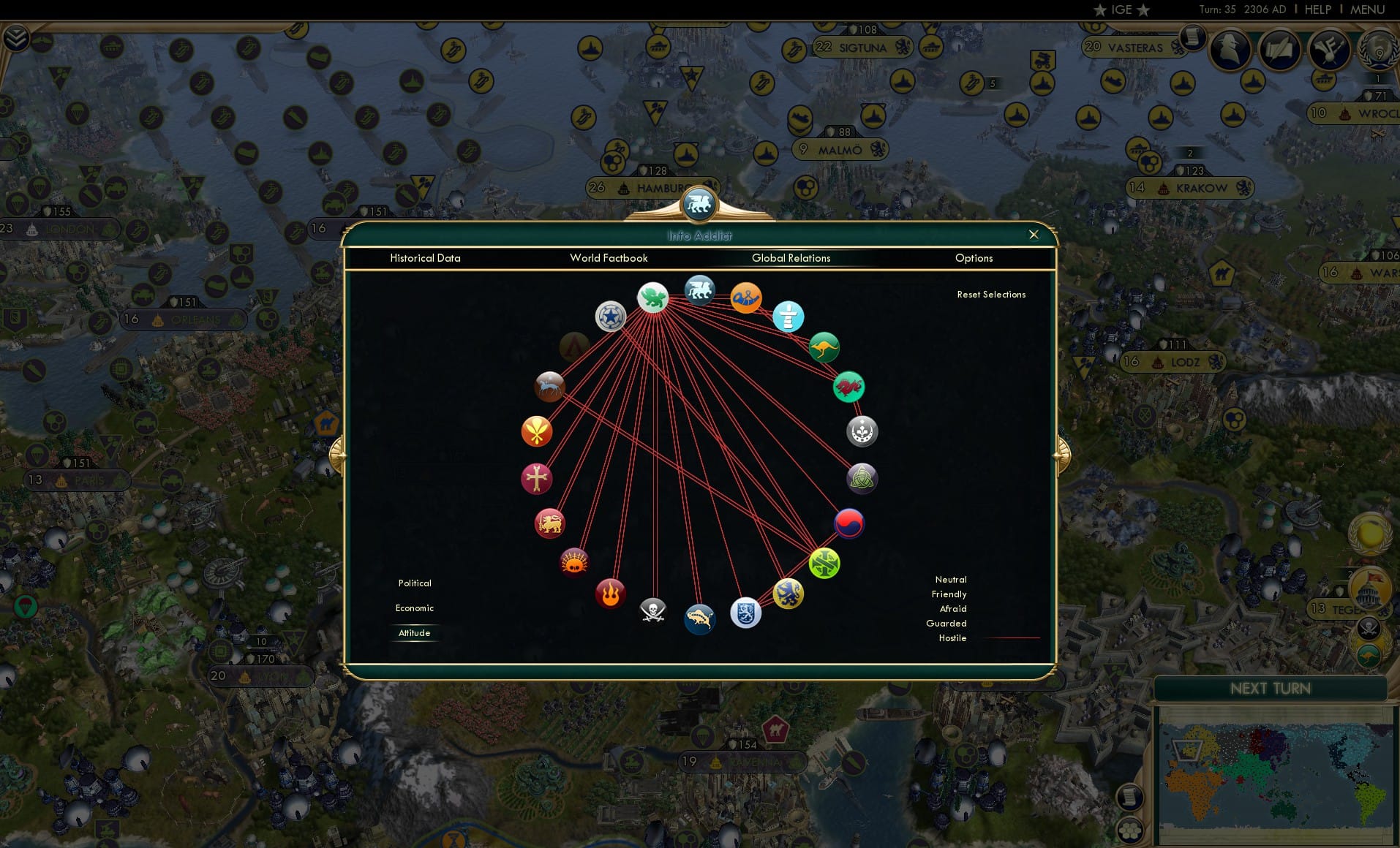The width and height of the screenshot is (1400, 848).
Task: Click Reset Selections
Action: point(991,294)
